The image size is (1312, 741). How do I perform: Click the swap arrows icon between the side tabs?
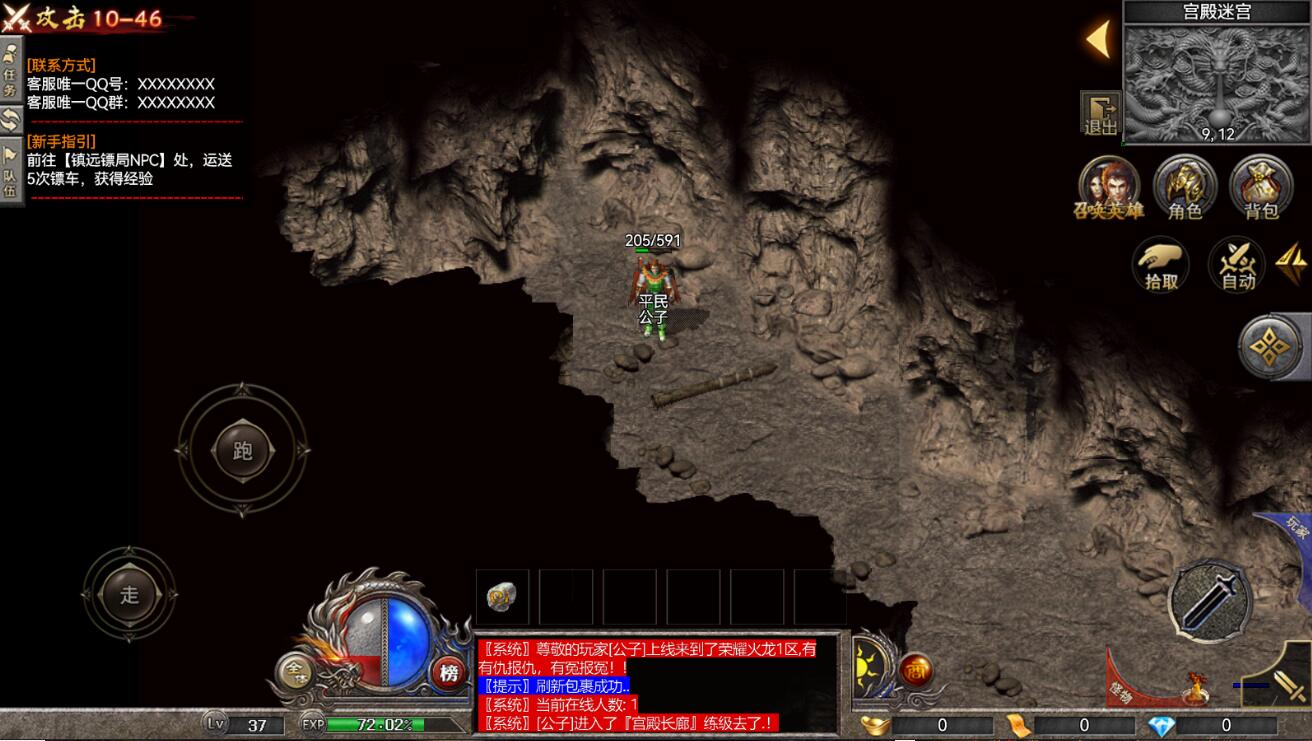[11, 120]
